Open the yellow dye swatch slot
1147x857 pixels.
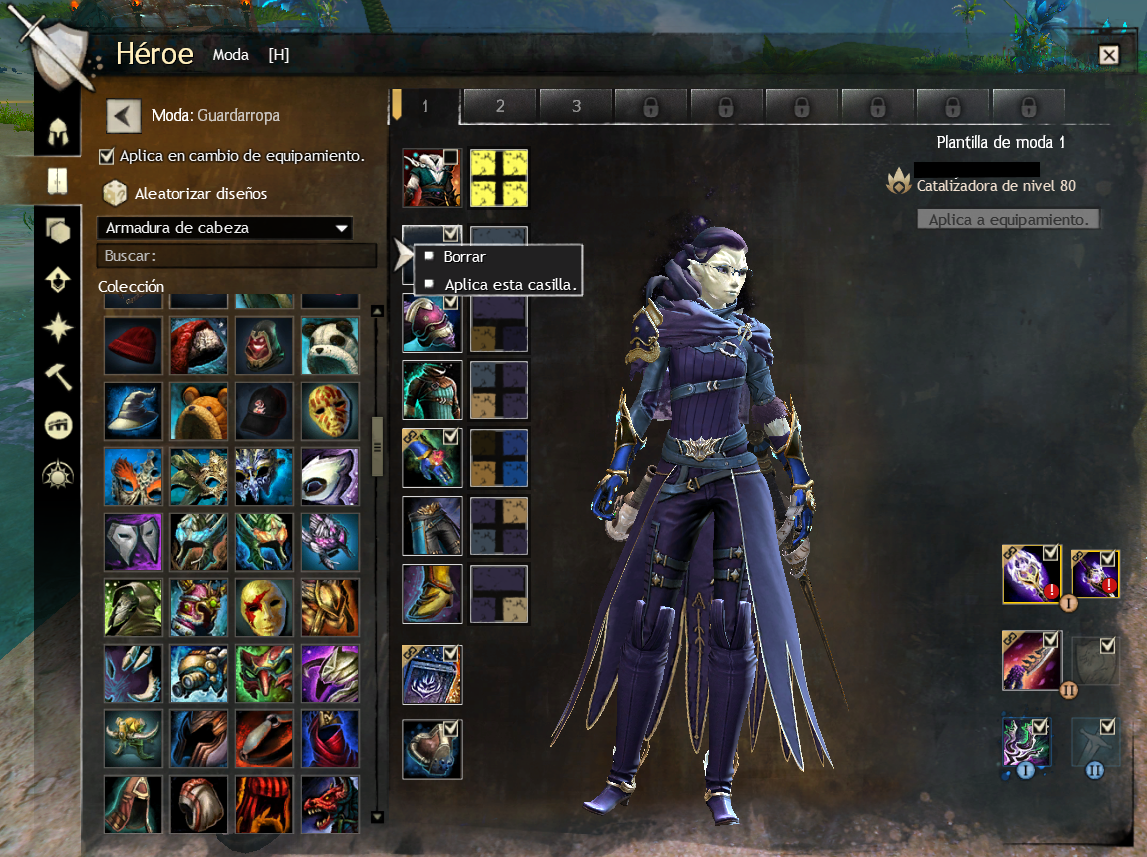tap(499, 178)
